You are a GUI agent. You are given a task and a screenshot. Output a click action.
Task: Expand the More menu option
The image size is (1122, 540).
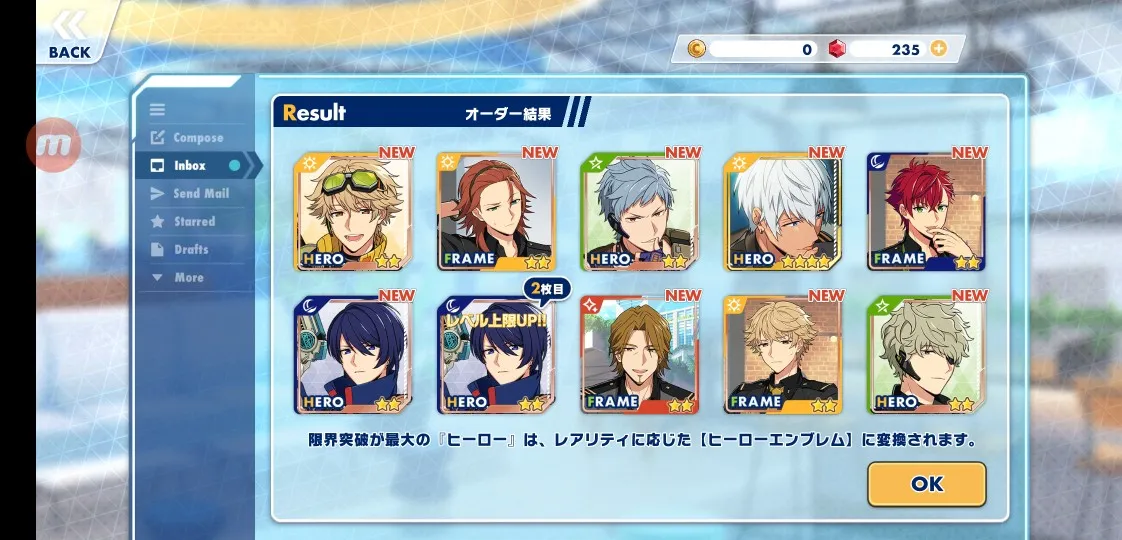tap(188, 278)
